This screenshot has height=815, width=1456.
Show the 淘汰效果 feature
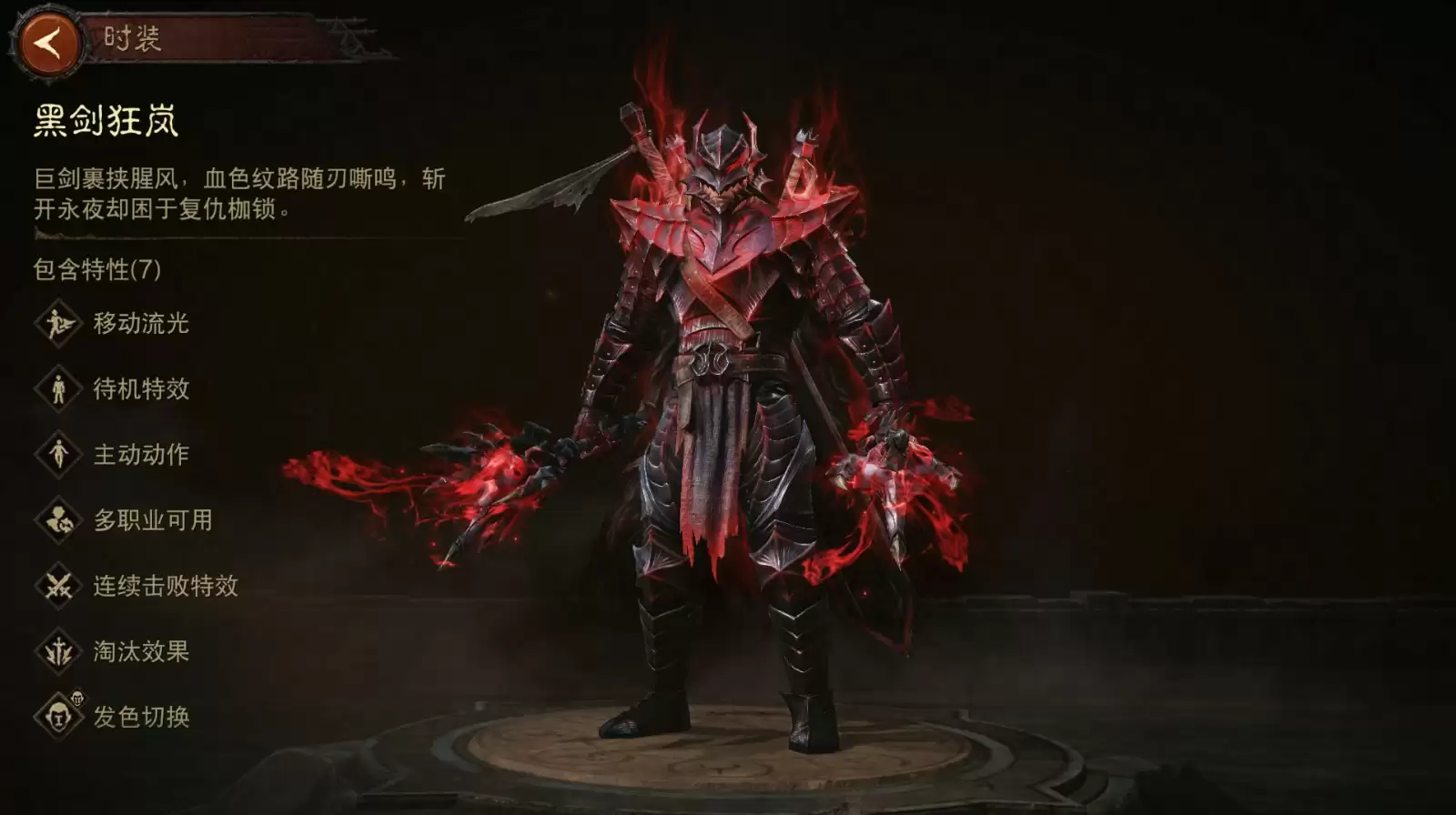point(113,651)
